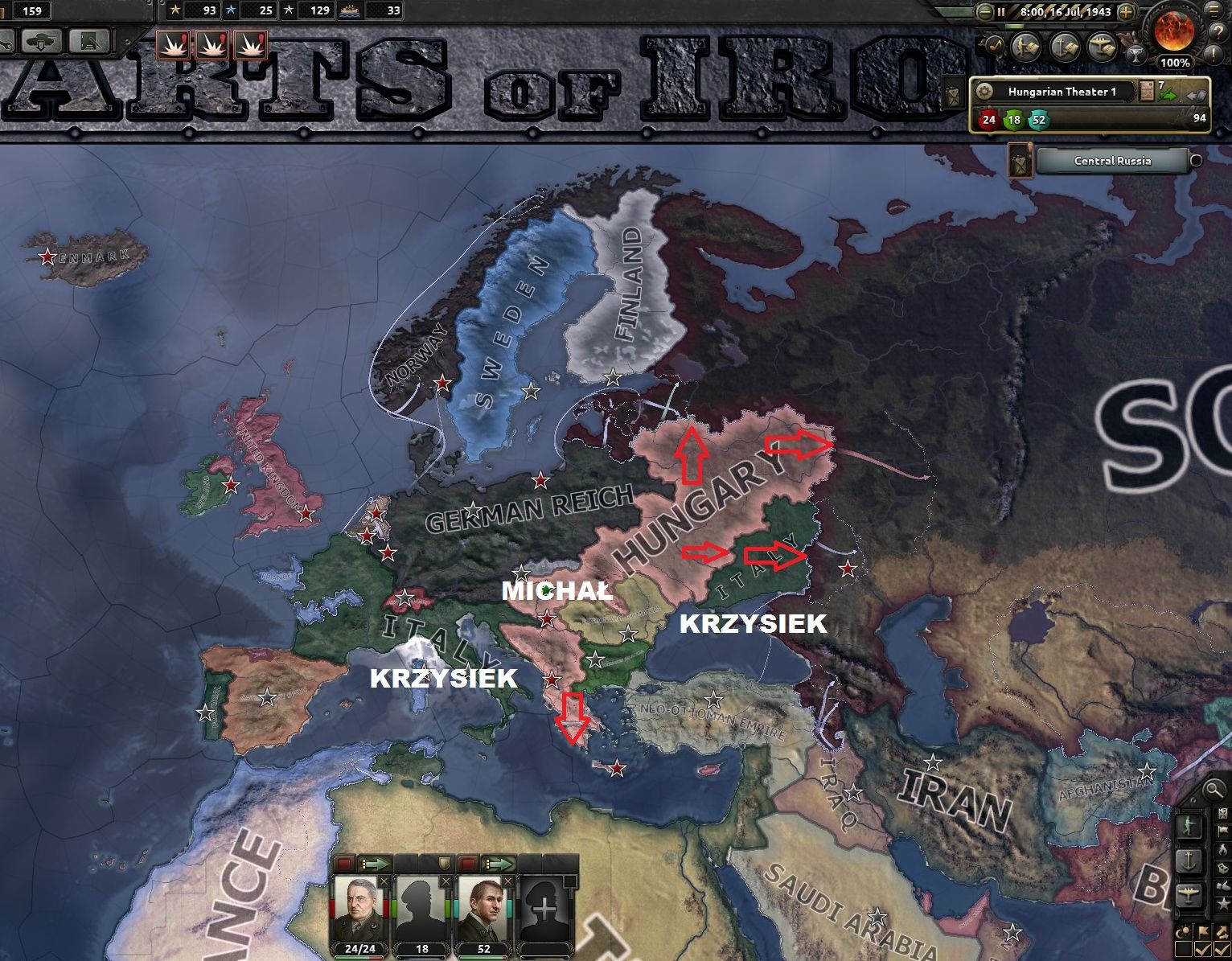Open the air force plane ledger icon
The image size is (1232, 961).
click(1102, 47)
